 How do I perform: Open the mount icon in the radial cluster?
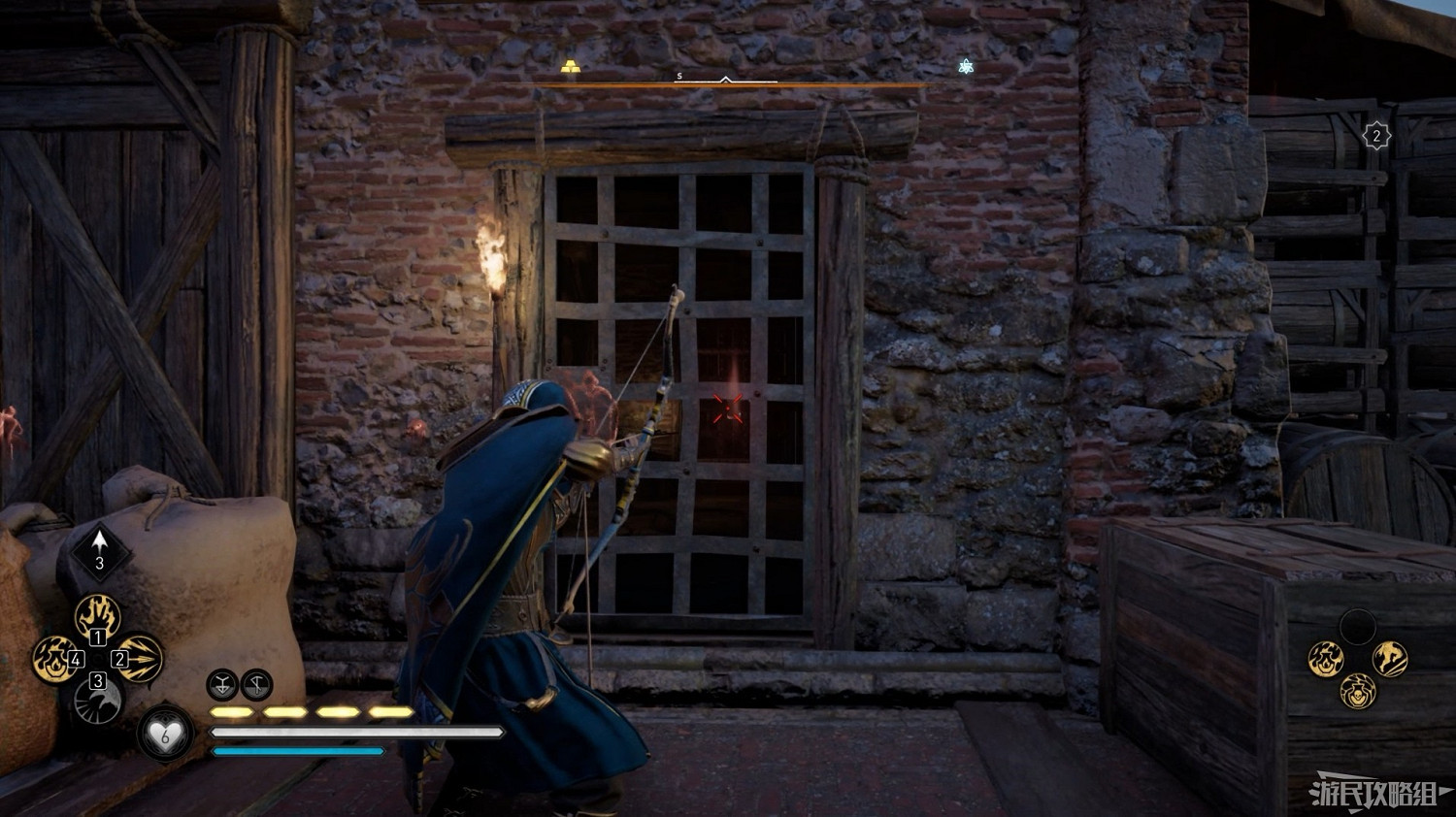tap(1391, 658)
